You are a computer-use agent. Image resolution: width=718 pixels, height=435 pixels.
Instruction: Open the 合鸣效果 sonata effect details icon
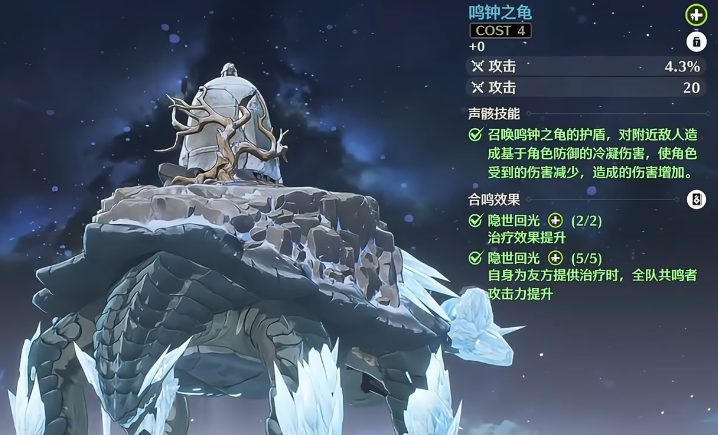point(697,200)
